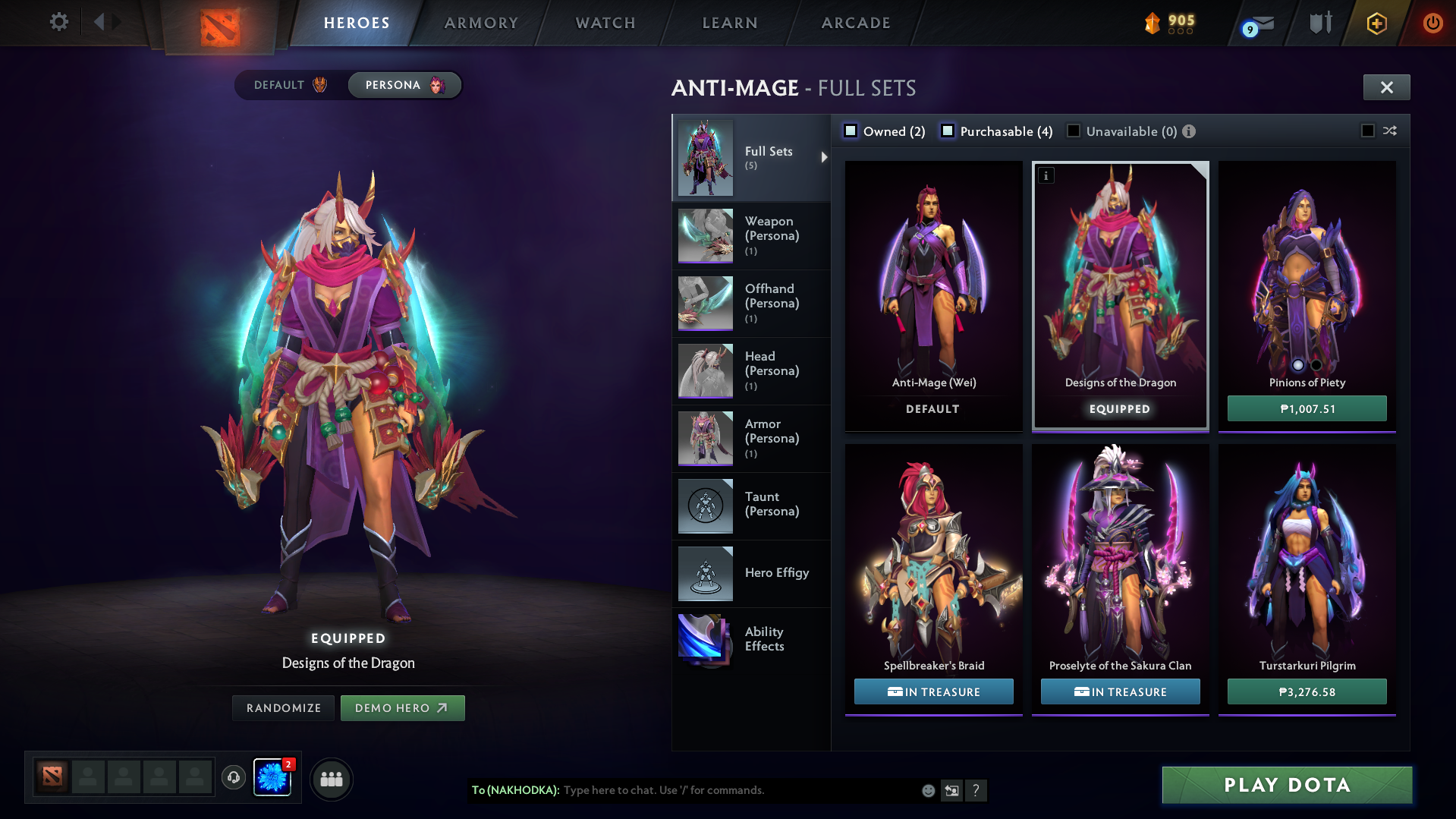Close the Anti-Mage full sets panel

(x=1386, y=87)
